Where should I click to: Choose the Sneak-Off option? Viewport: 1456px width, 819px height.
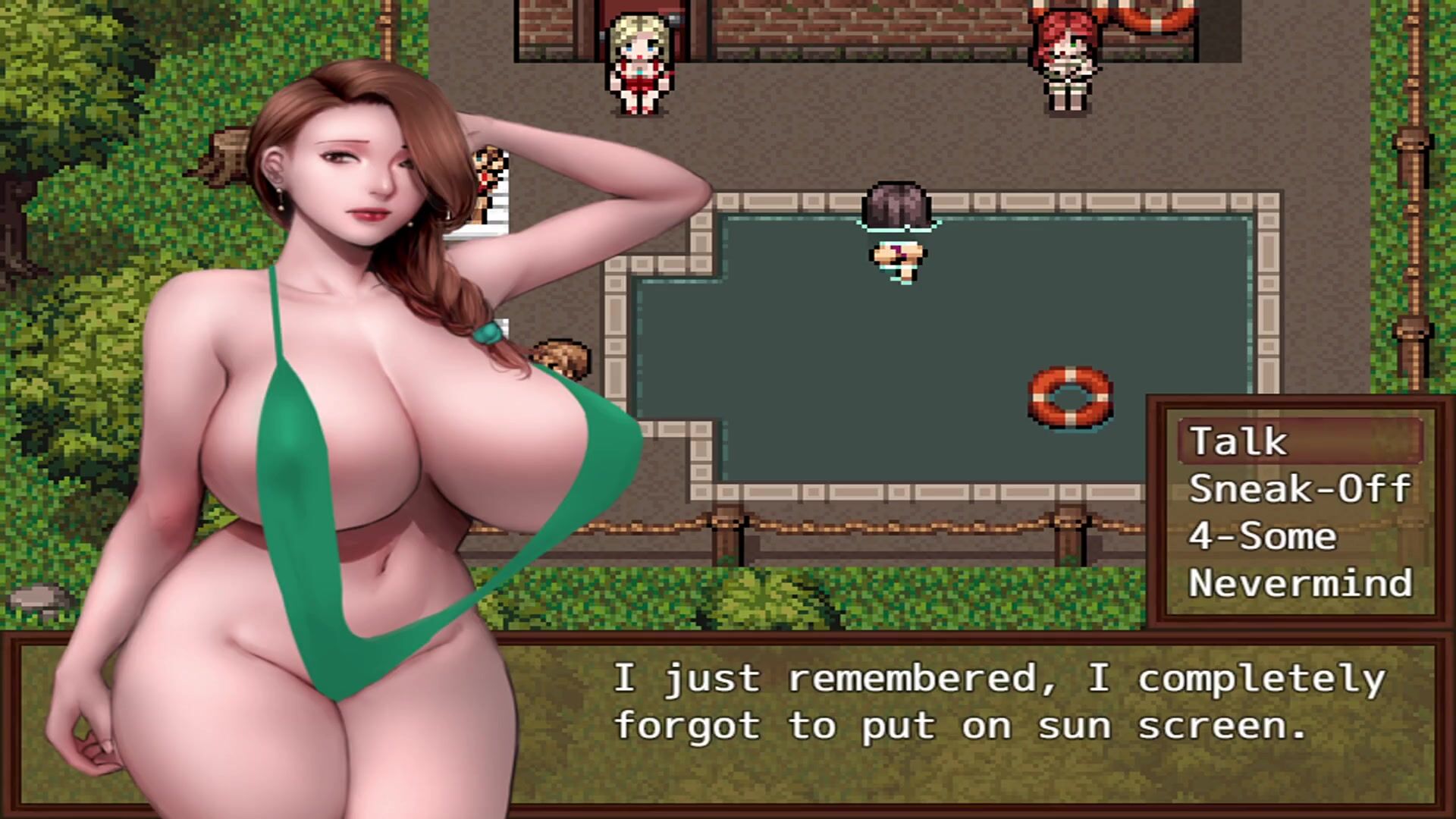[1299, 489]
